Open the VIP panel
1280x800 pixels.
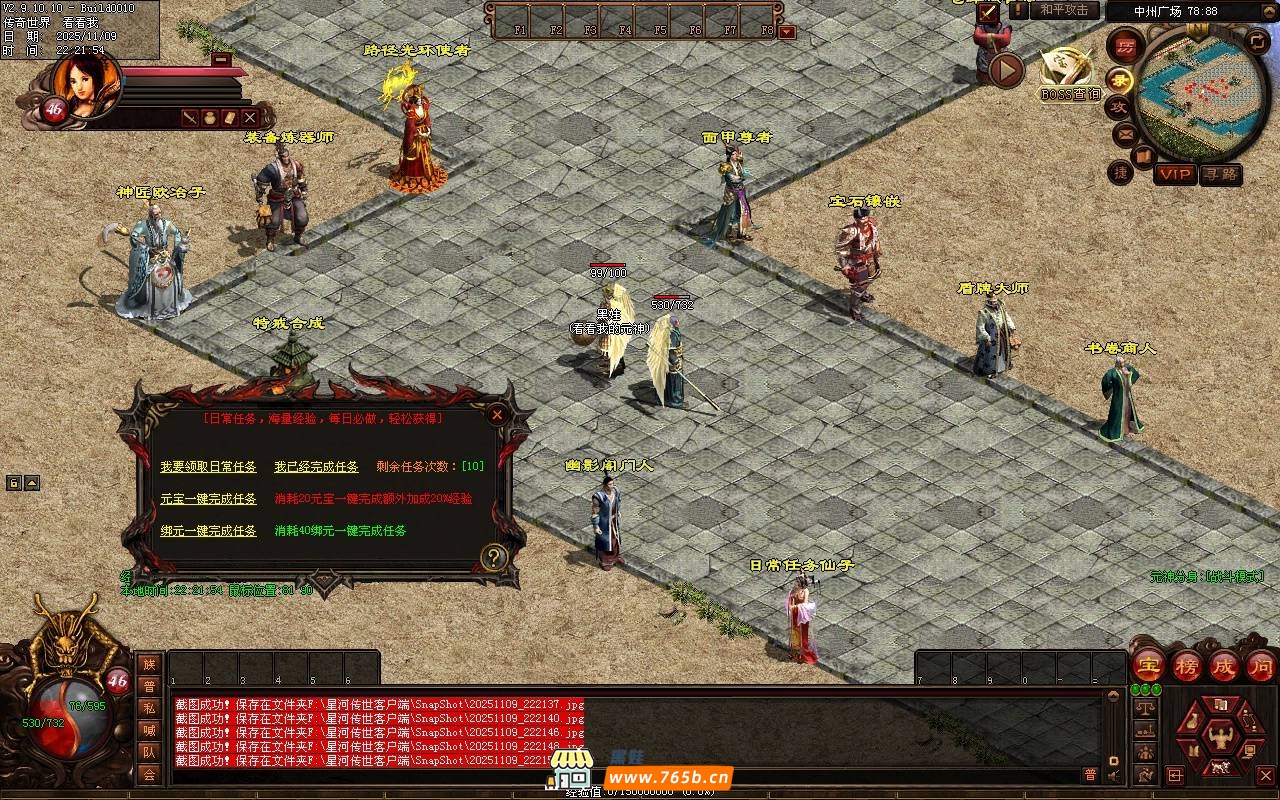click(x=1175, y=174)
